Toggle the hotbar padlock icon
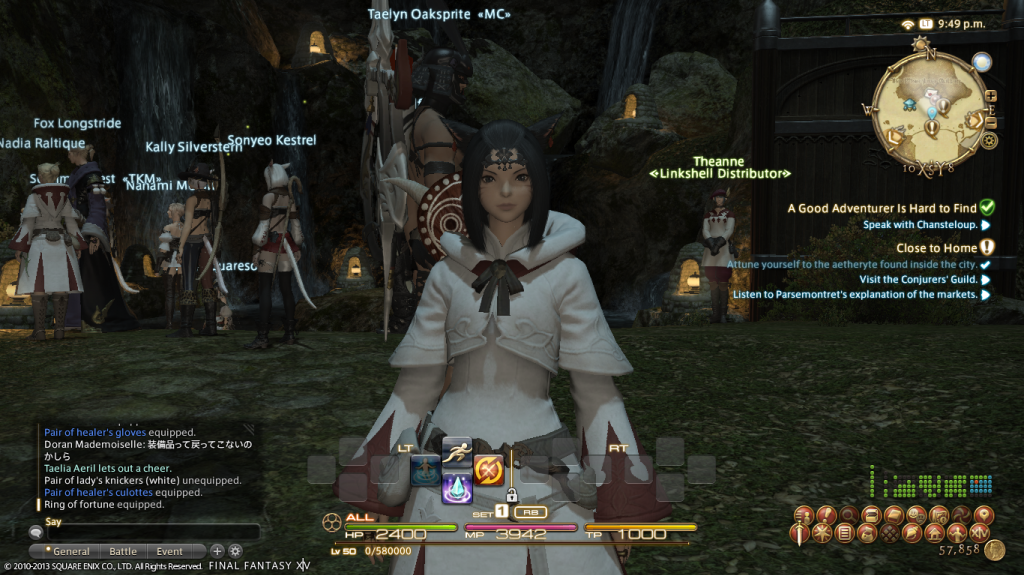This screenshot has width=1024, height=575. pyautogui.click(x=512, y=494)
